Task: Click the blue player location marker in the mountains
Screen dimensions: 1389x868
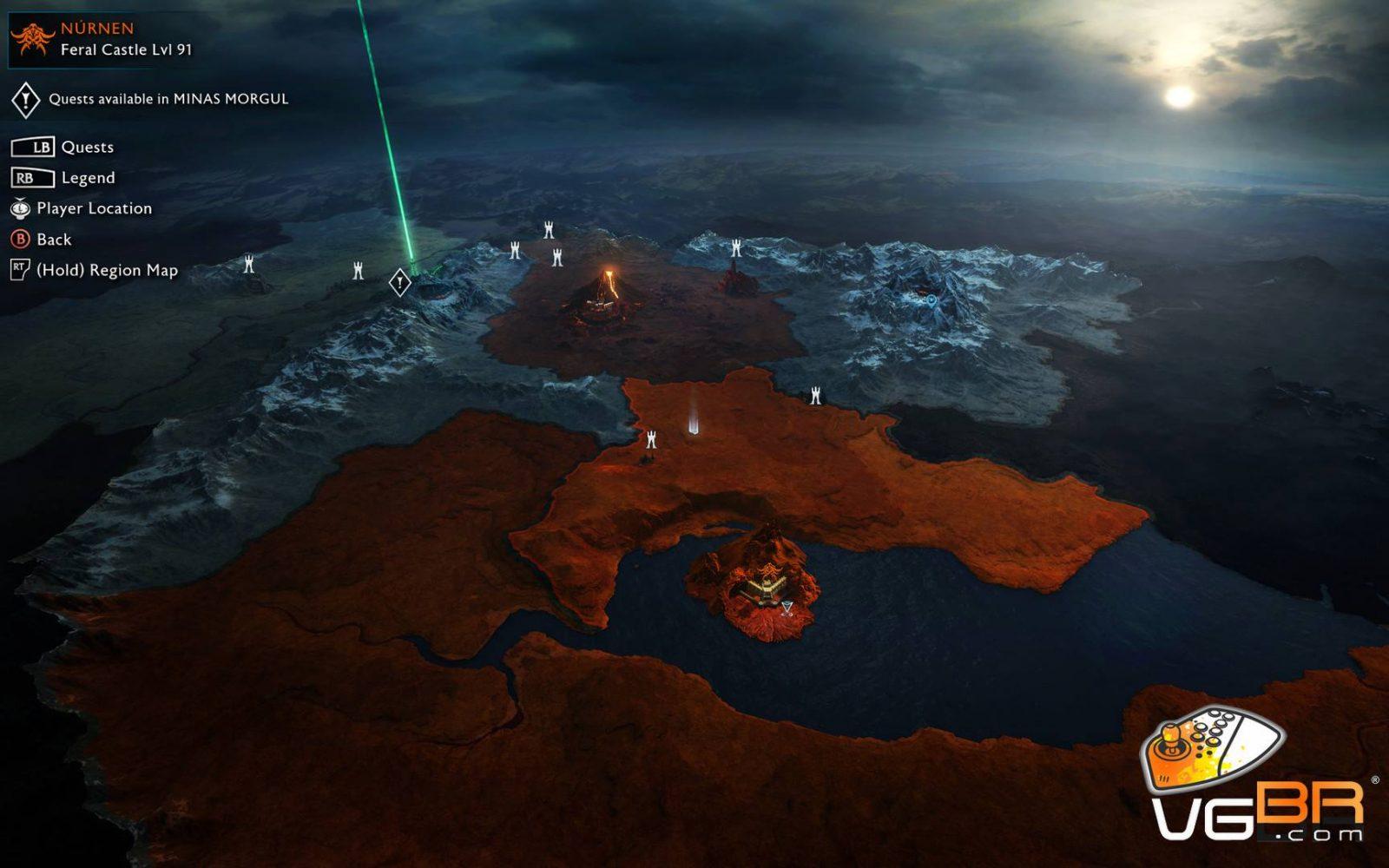Action: click(931, 300)
